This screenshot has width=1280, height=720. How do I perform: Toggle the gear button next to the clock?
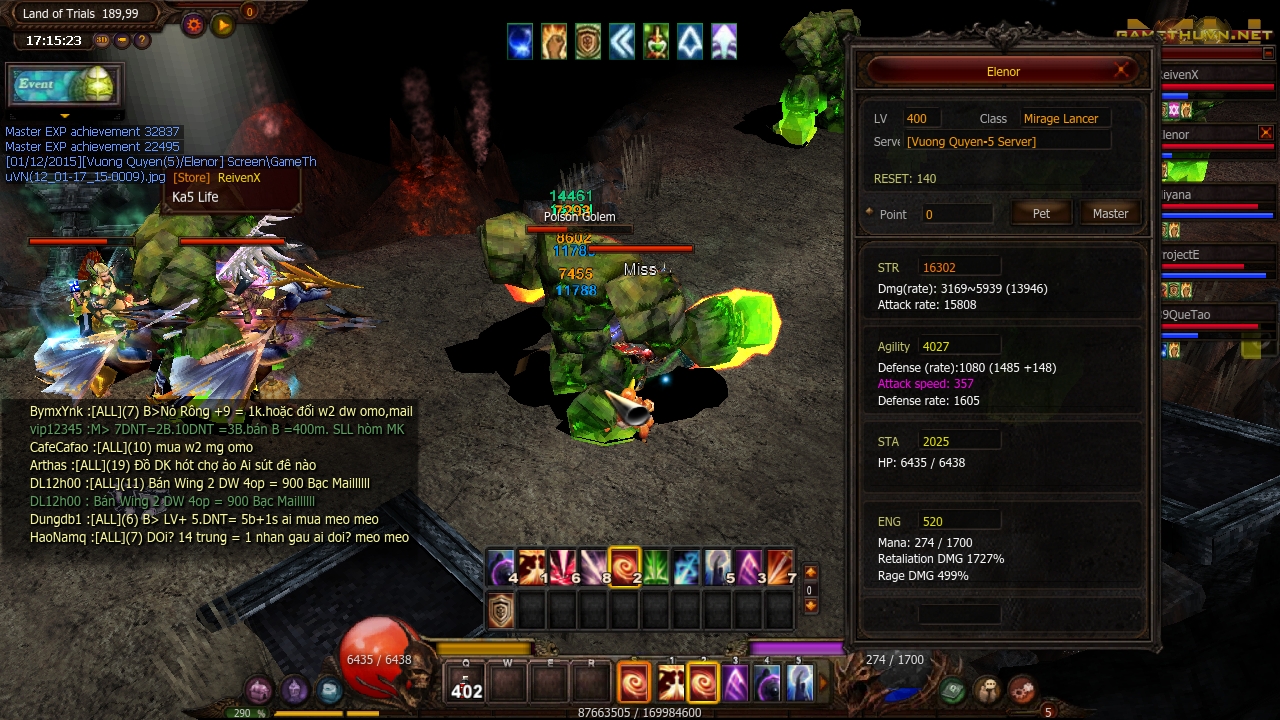click(193, 25)
